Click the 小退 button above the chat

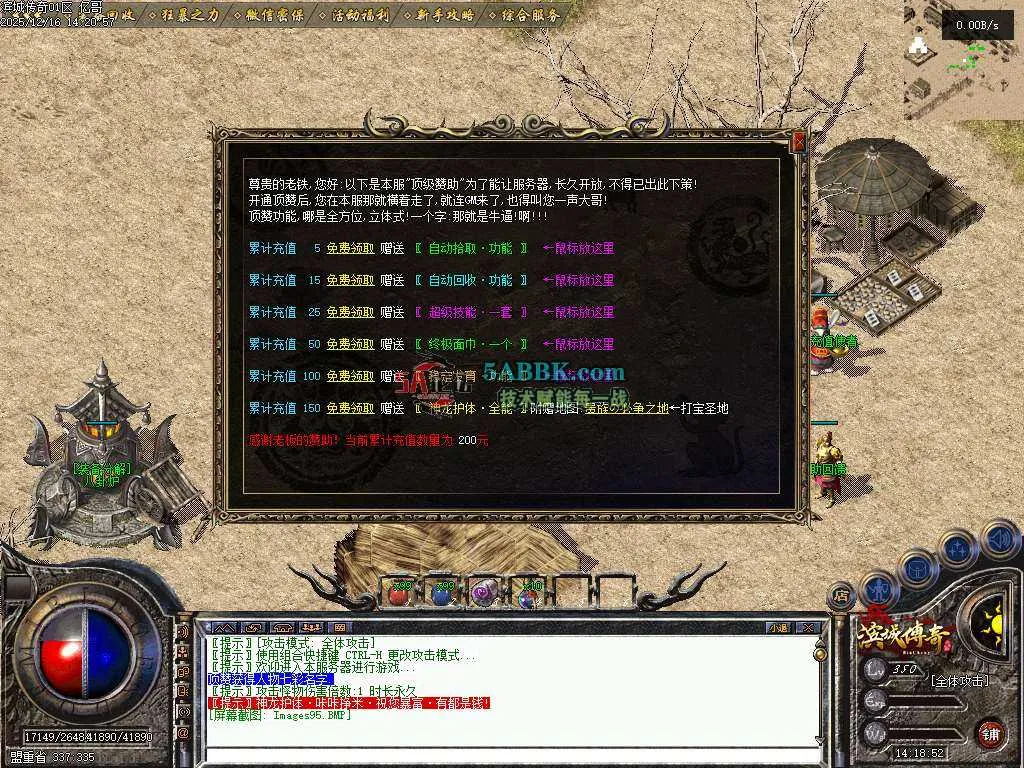[x=778, y=628]
